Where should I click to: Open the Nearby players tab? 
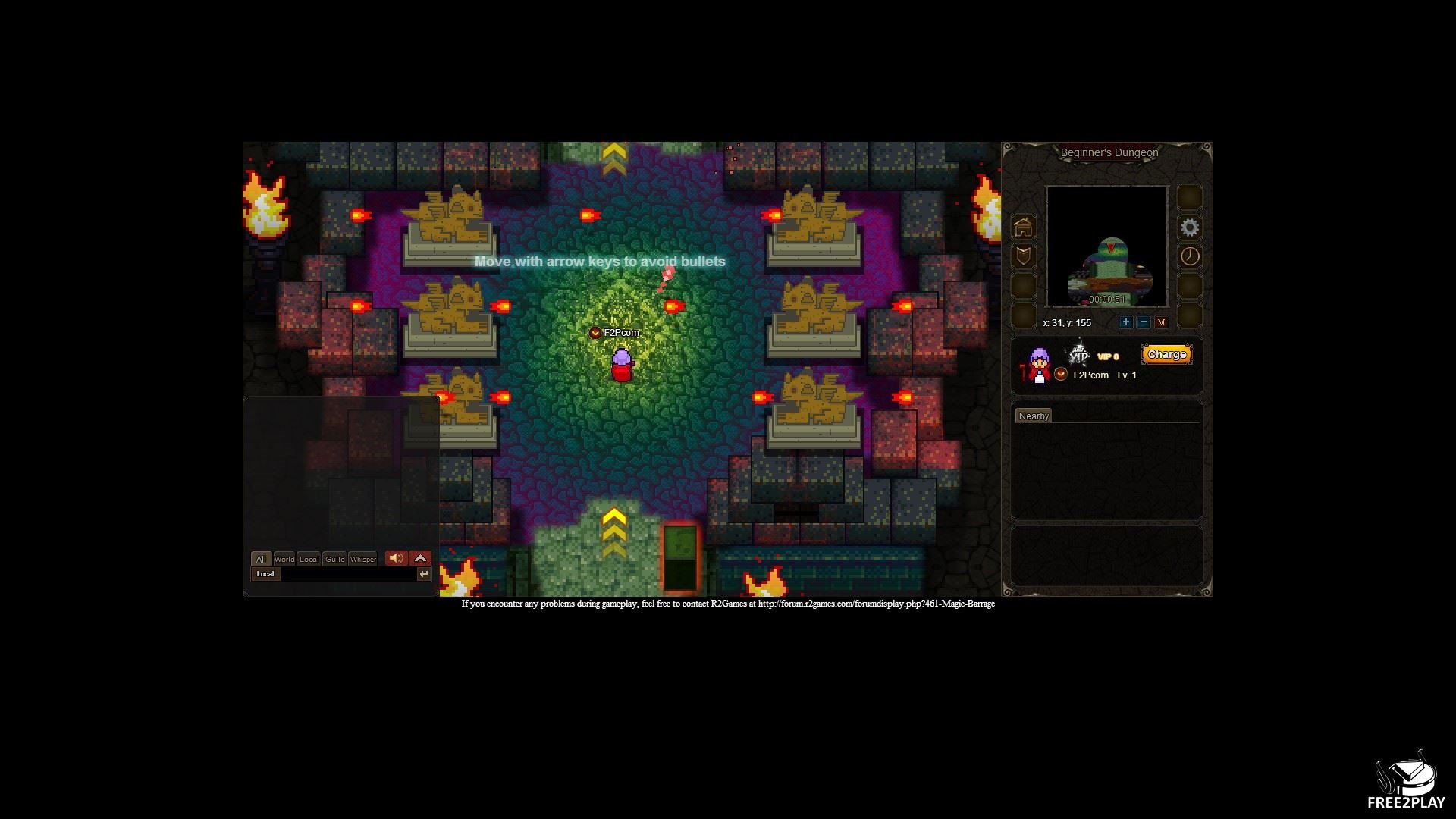(1034, 416)
